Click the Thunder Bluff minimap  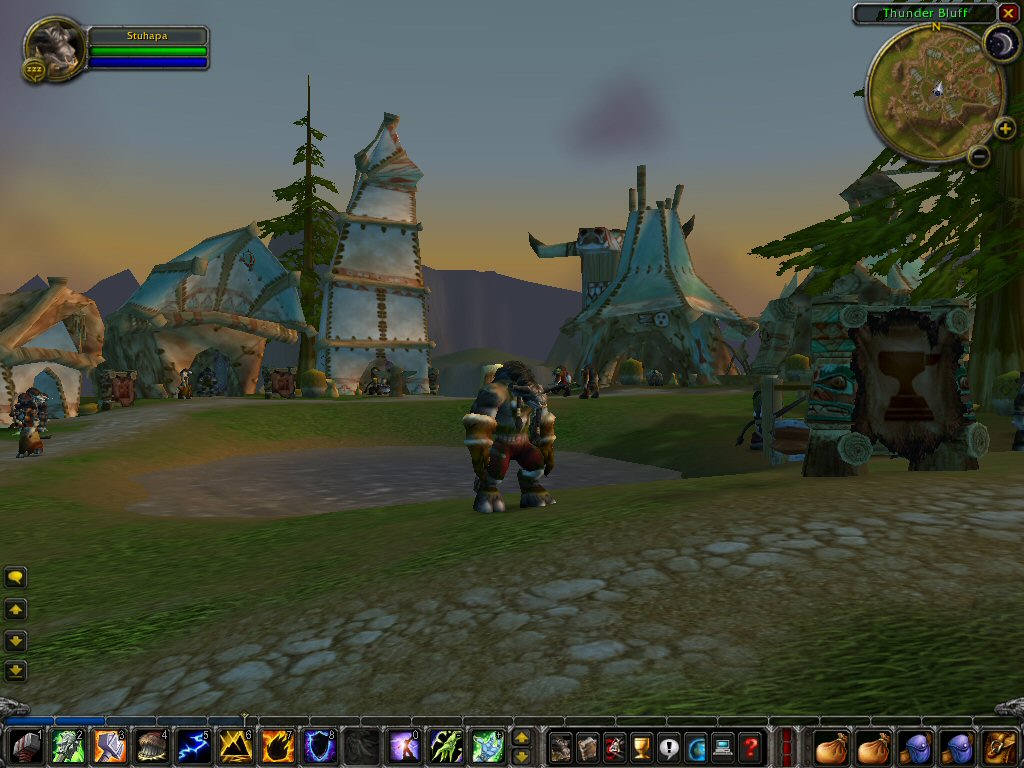pyautogui.click(x=934, y=92)
